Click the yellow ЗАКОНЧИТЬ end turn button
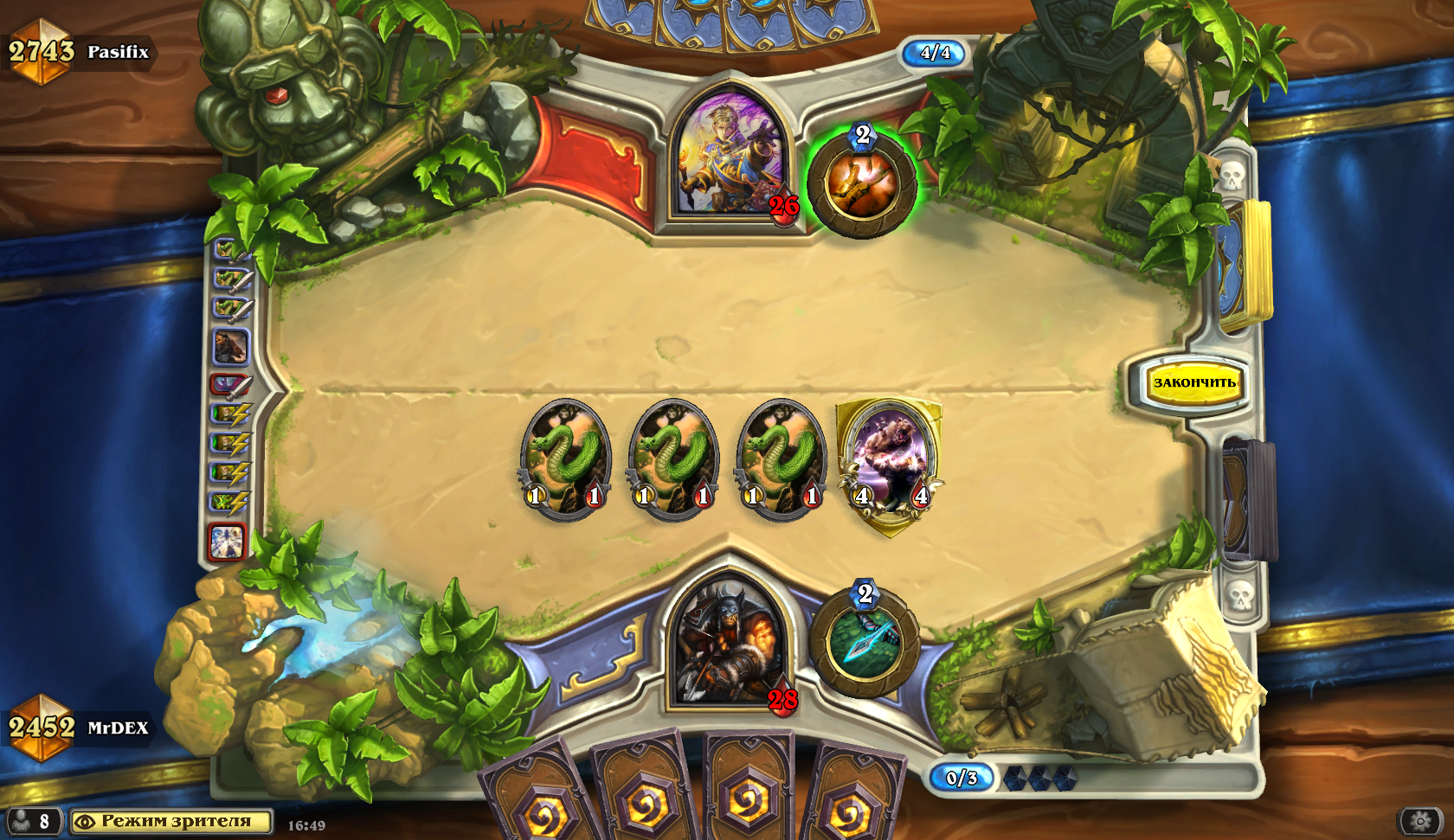Viewport: 1454px width, 840px height. pyautogui.click(x=1193, y=382)
